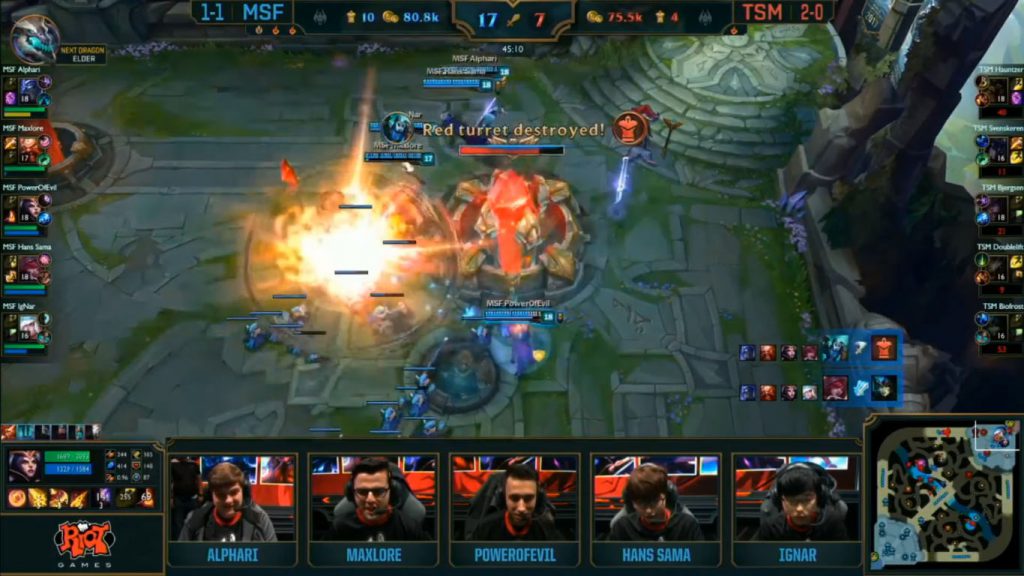Open the ALPHARI player webcam feed
Screen dimensions: 1024x576
pyautogui.click(x=232, y=497)
